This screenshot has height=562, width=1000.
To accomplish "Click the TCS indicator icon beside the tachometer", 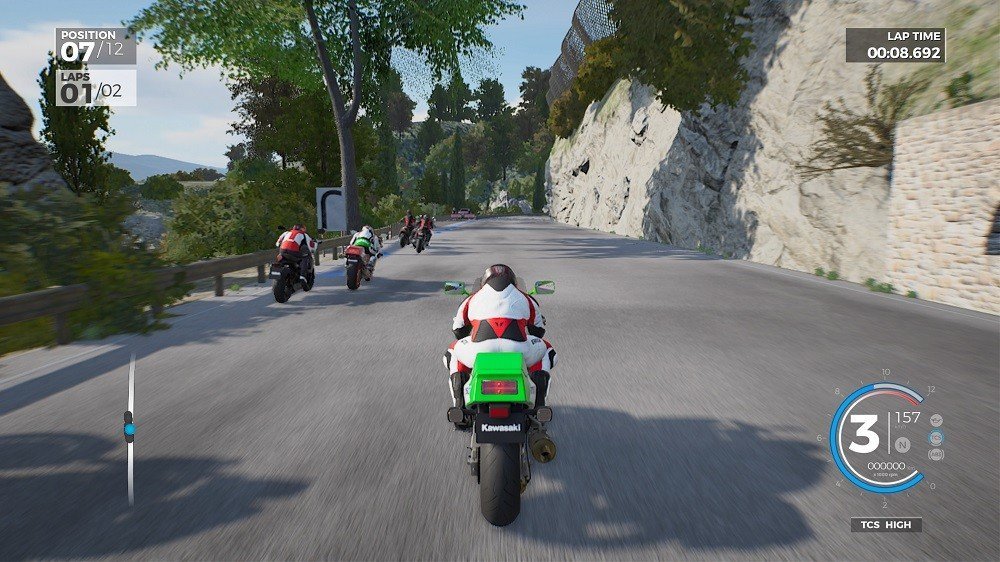I will click(x=936, y=437).
